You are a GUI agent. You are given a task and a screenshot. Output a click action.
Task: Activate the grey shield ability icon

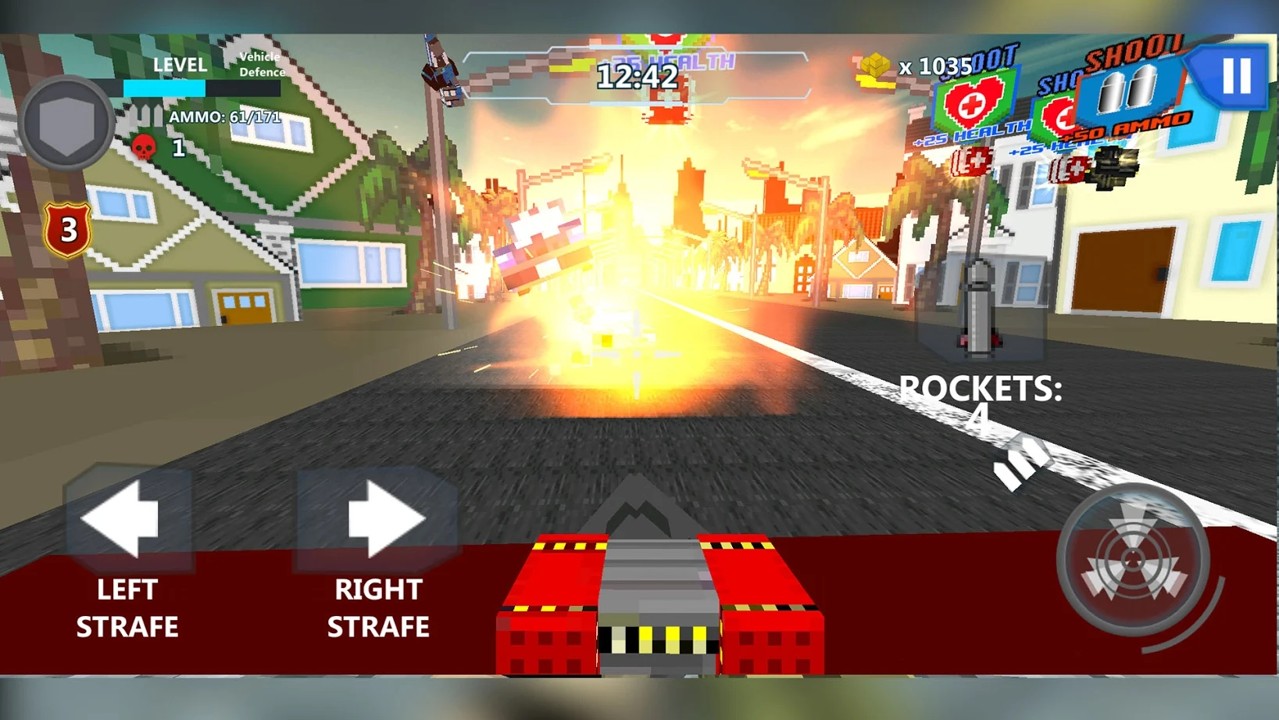click(x=66, y=122)
